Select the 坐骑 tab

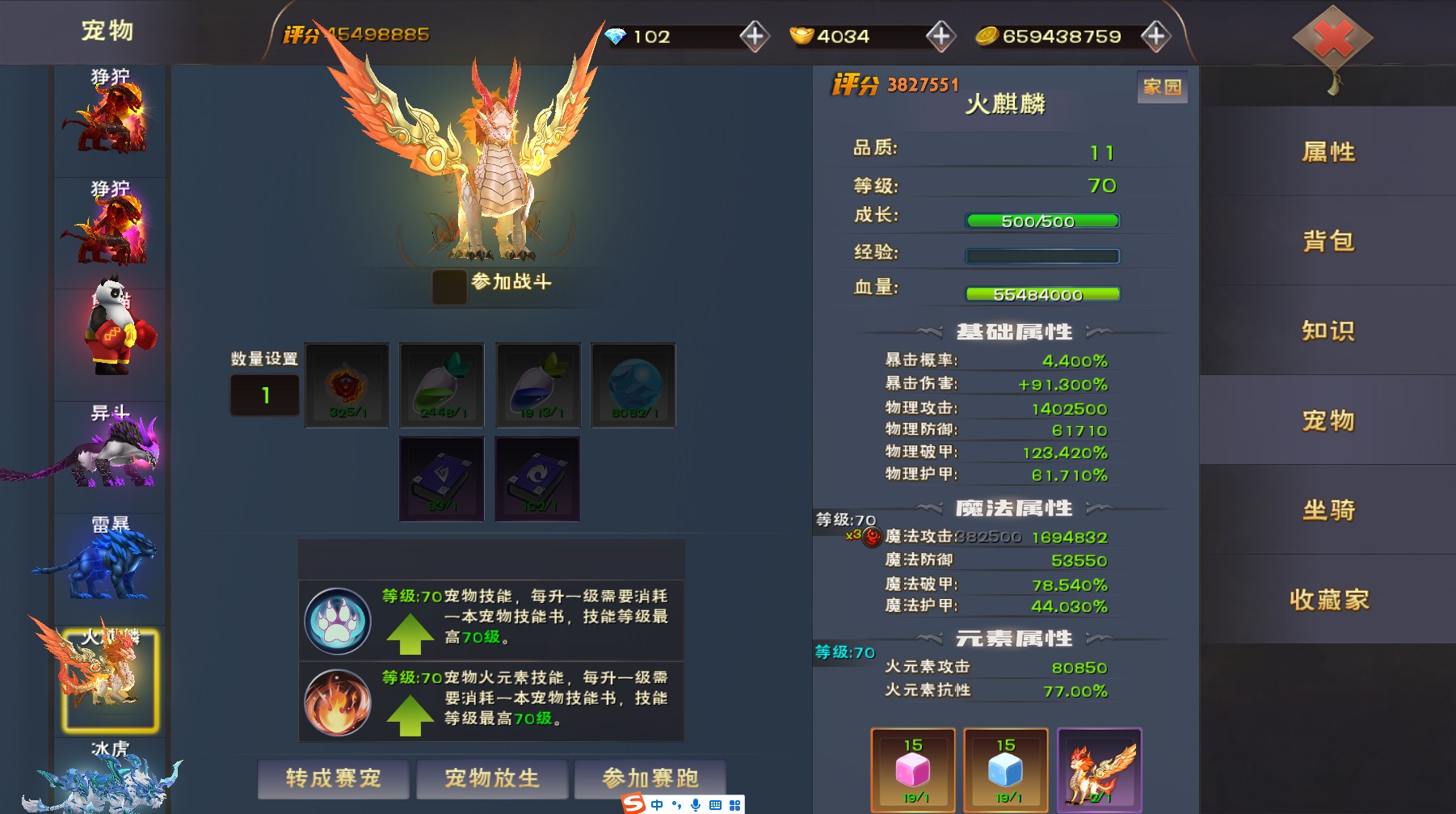[1328, 510]
